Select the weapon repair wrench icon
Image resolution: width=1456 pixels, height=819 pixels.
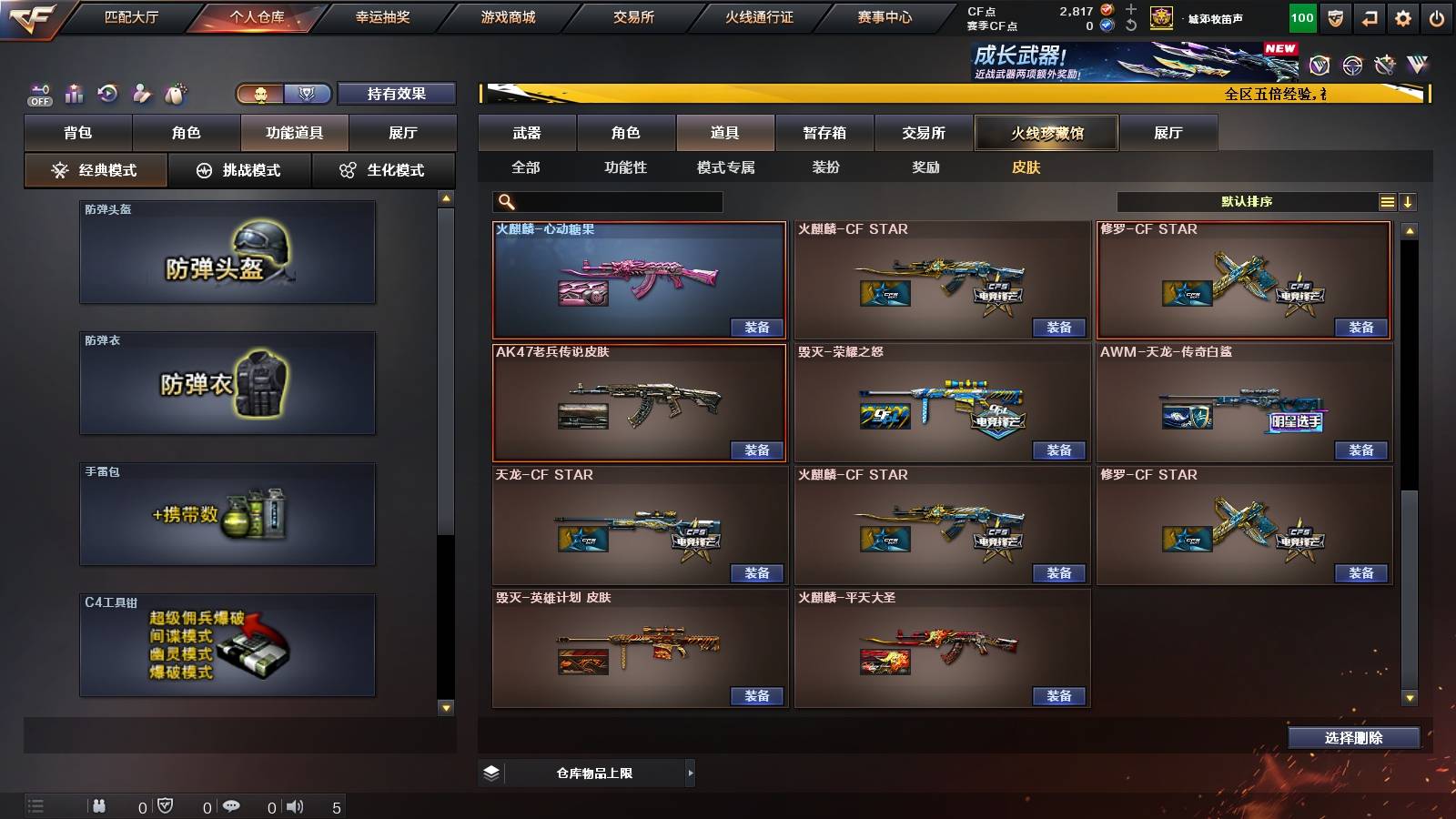(x=1385, y=64)
